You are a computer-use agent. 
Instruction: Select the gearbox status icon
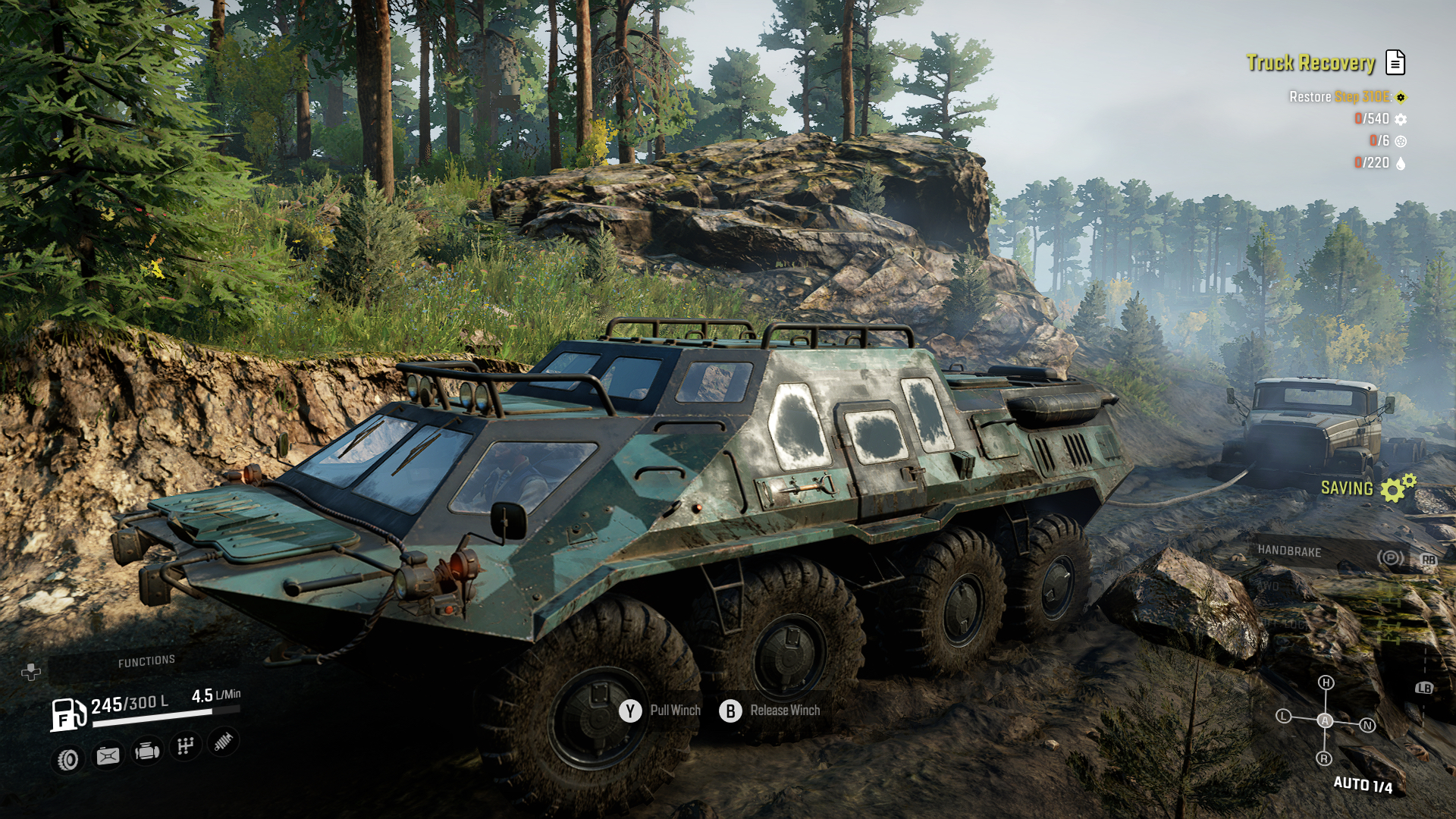click(x=186, y=747)
